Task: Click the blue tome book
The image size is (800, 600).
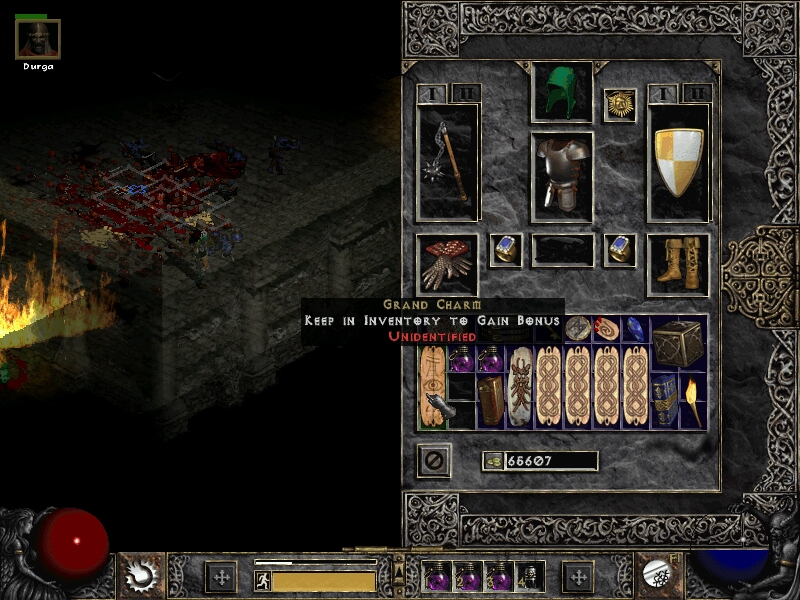Action: 663,400
